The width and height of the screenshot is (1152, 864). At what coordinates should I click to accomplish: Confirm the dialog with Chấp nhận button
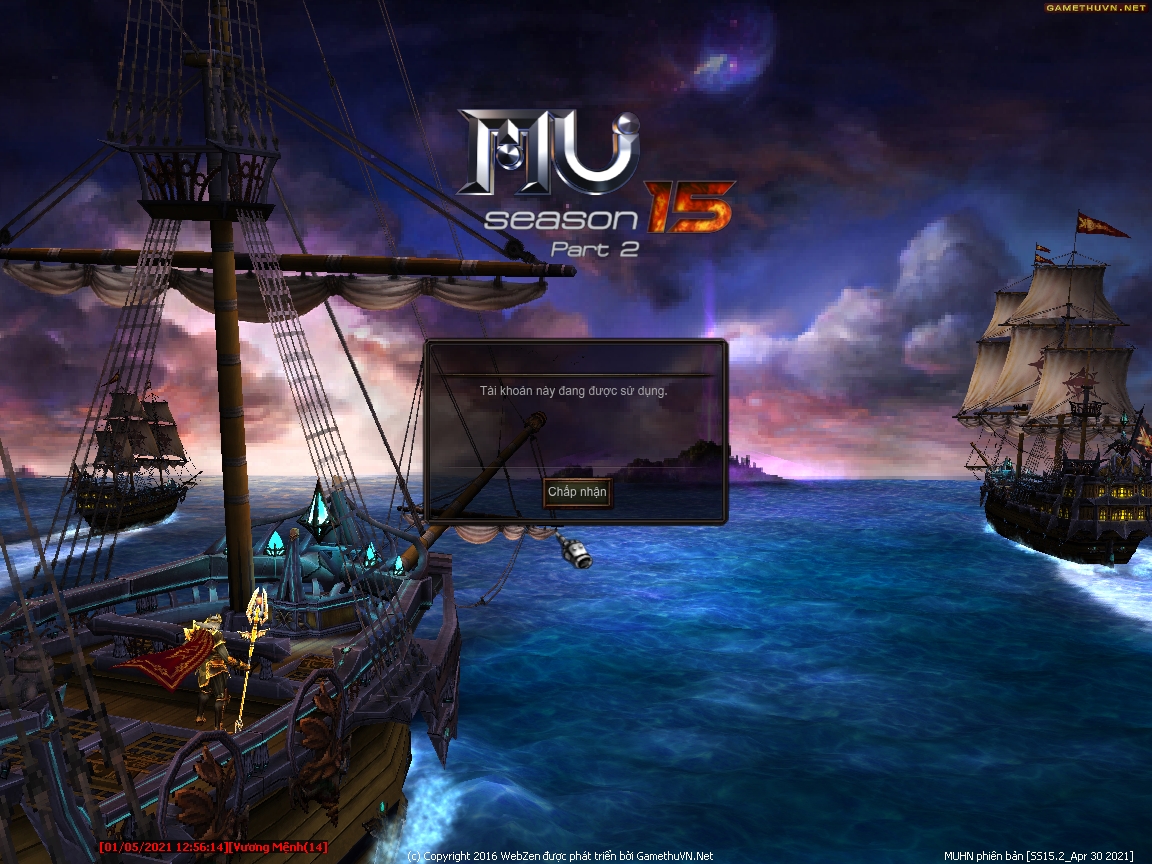(577, 493)
